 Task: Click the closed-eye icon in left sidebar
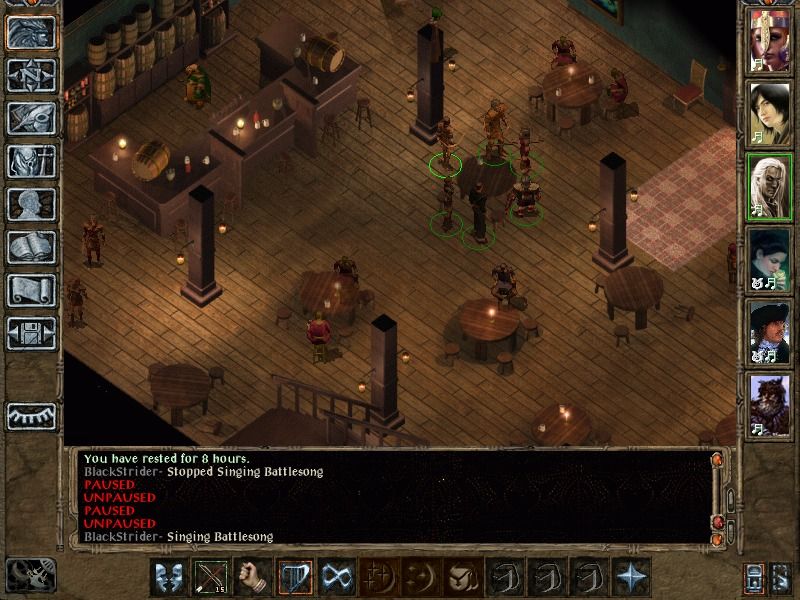pyautogui.click(x=32, y=414)
